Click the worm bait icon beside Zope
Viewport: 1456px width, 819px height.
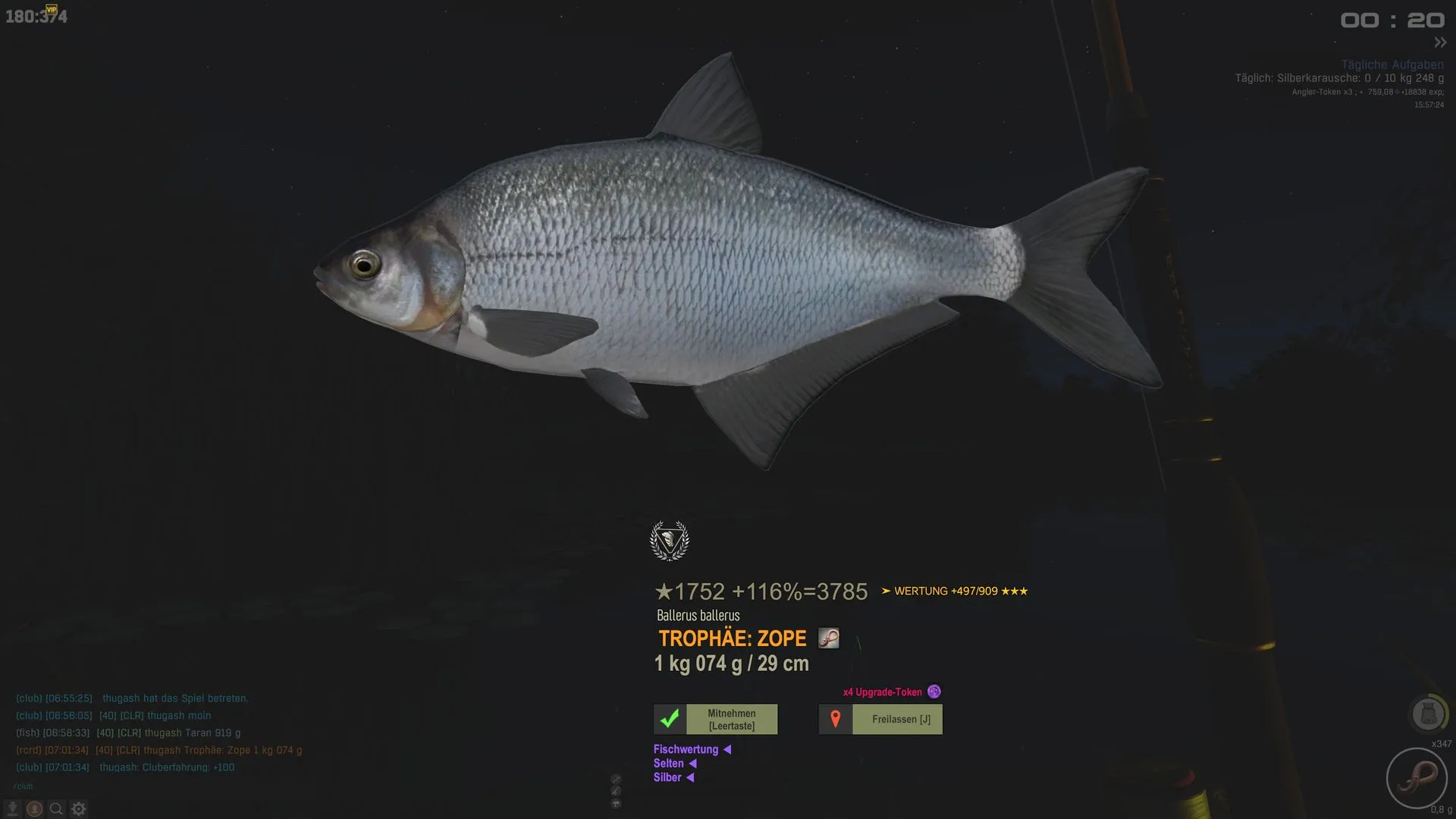[828, 639]
